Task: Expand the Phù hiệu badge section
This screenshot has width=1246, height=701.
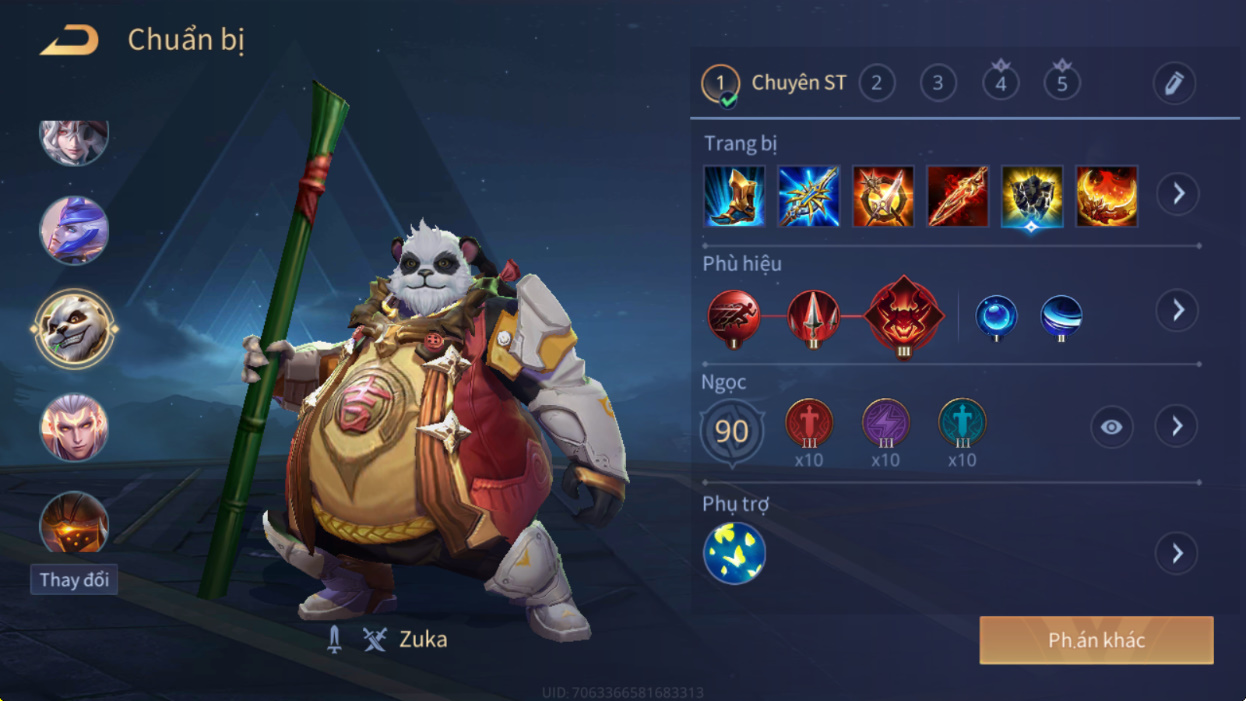Action: tap(1178, 311)
